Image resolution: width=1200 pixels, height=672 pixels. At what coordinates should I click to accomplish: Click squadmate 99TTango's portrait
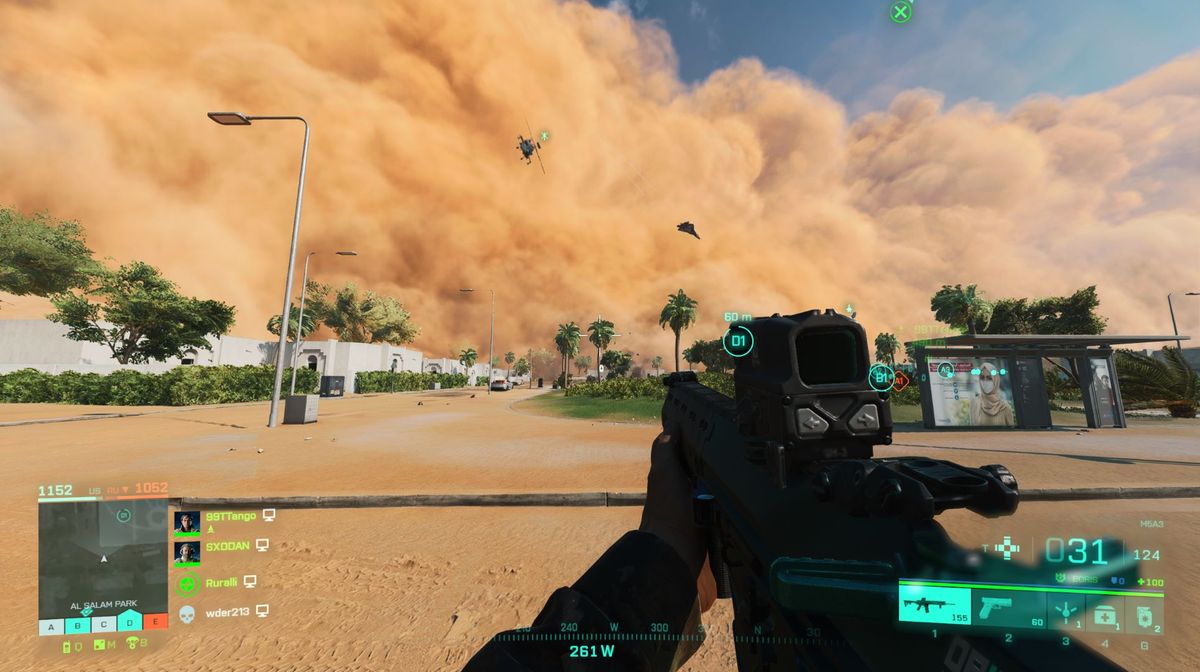(187, 522)
